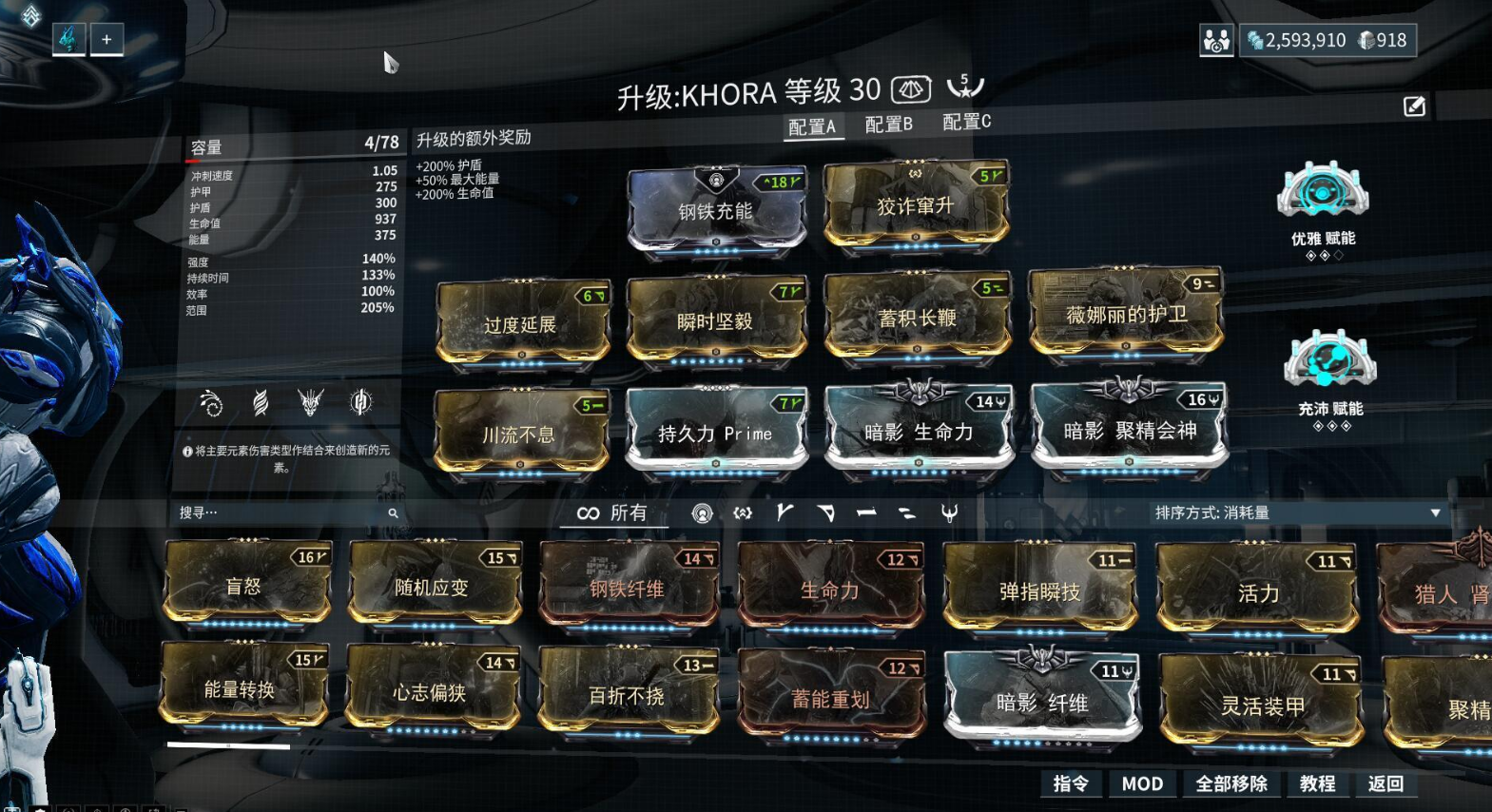This screenshot has width=1492, height=812.
Task: Click the Forma star icon showing 5
Action: pos(966,87)
